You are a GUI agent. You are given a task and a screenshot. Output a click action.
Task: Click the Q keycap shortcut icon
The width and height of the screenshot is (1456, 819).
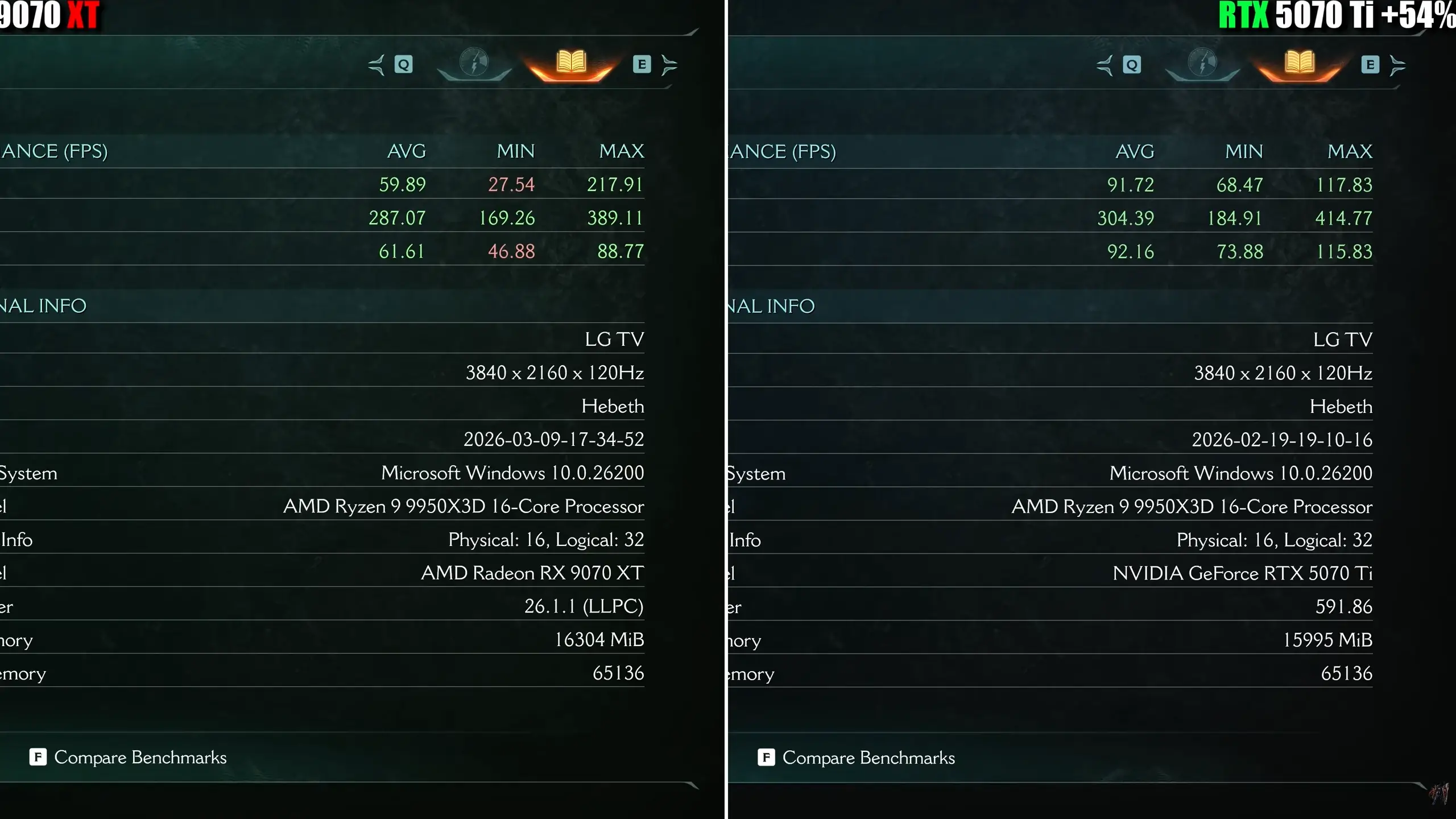coord(404,64)
